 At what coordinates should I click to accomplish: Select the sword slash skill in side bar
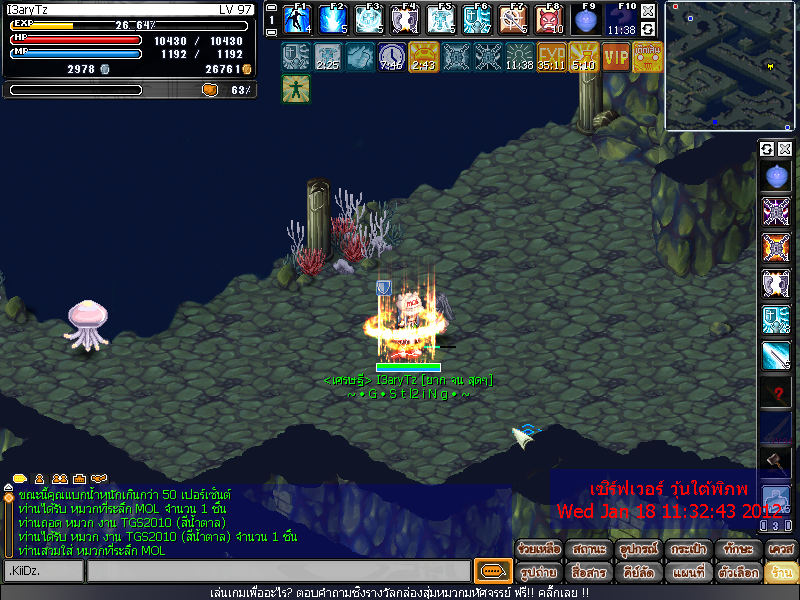click(776, 356)
